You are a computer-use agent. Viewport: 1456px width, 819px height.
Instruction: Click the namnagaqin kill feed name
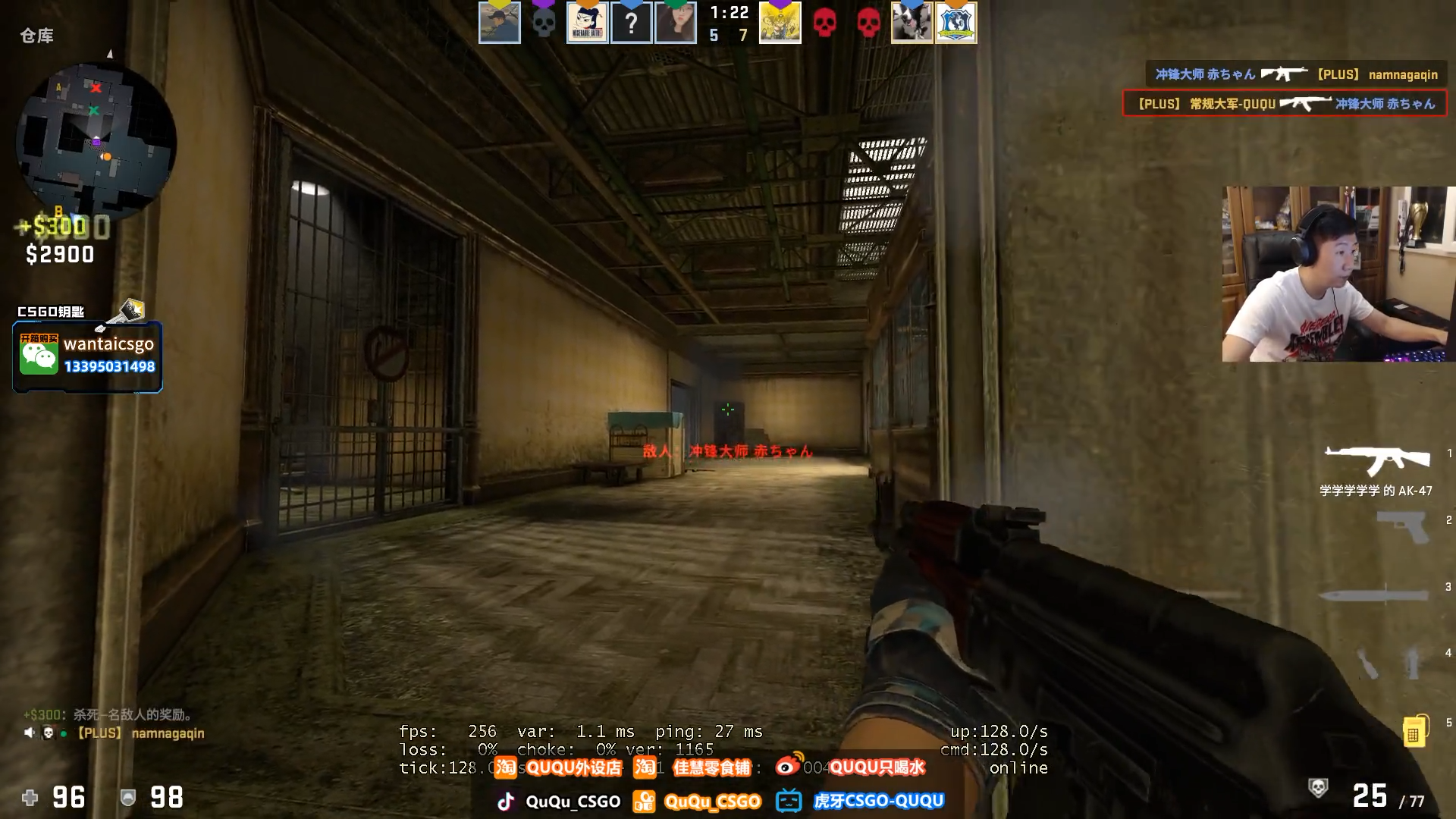pyautogui.click(x=1412, y=74)
